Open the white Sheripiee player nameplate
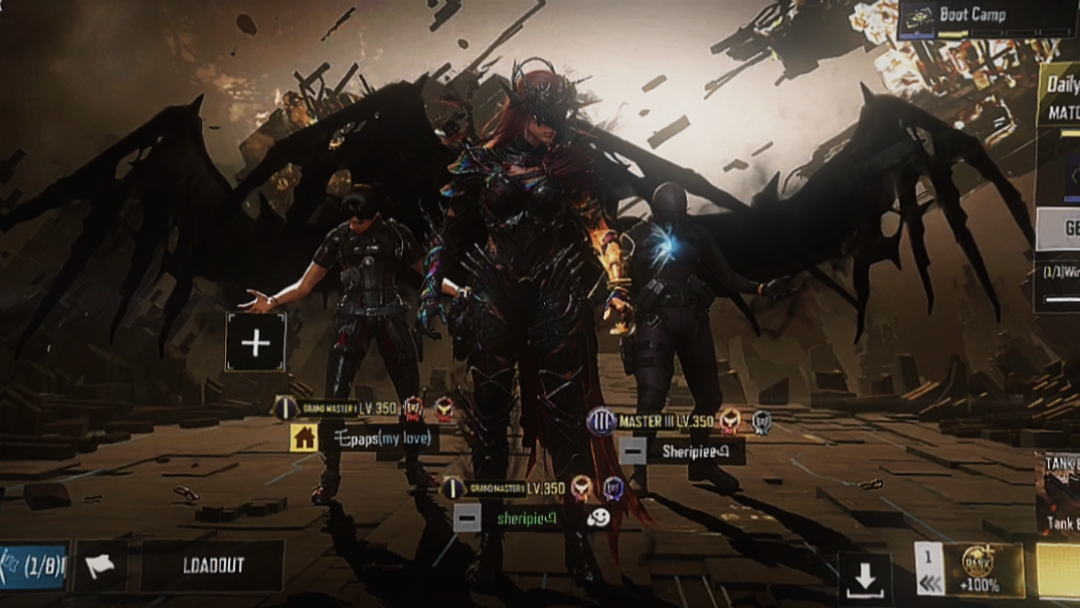 tap(696, 451)
